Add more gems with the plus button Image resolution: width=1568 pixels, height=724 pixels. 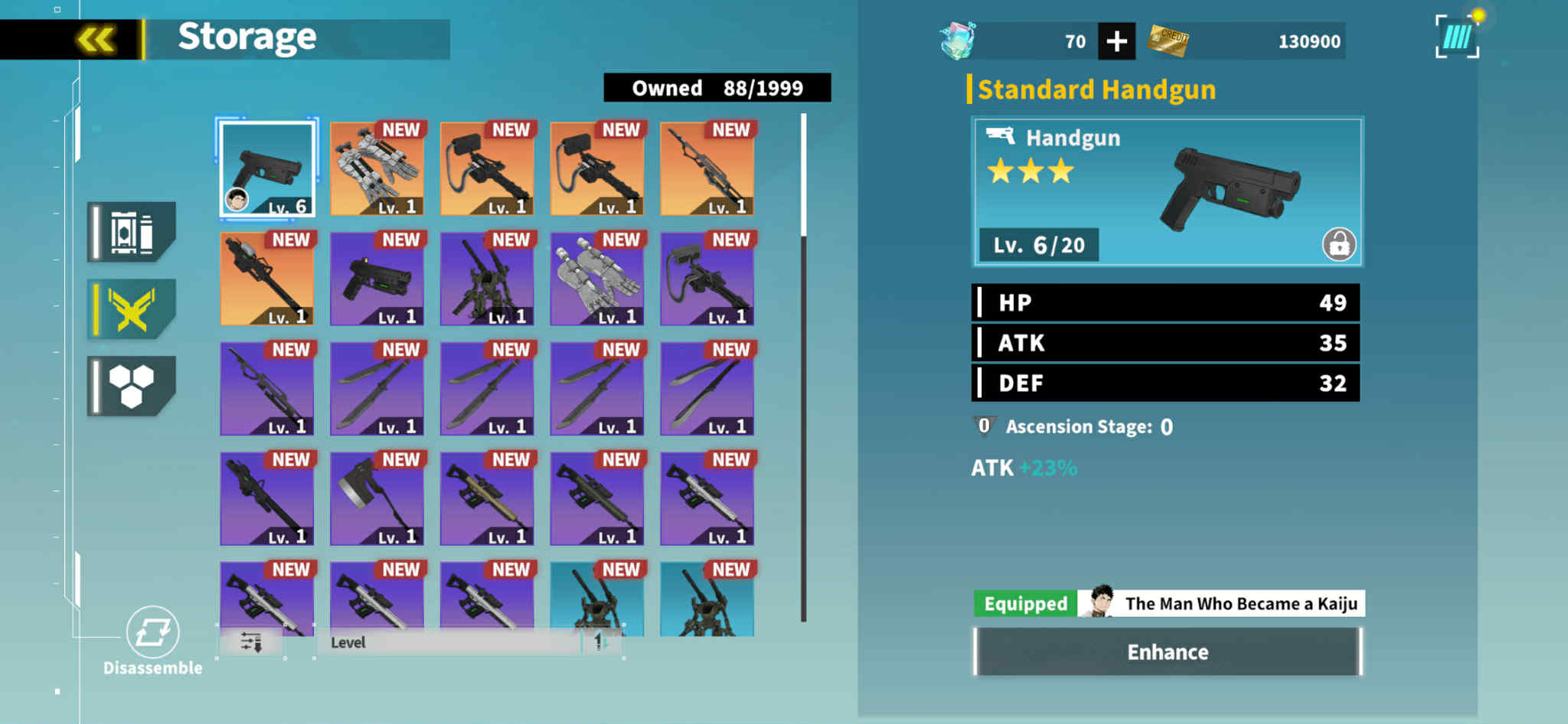[x=1116, y=41]
